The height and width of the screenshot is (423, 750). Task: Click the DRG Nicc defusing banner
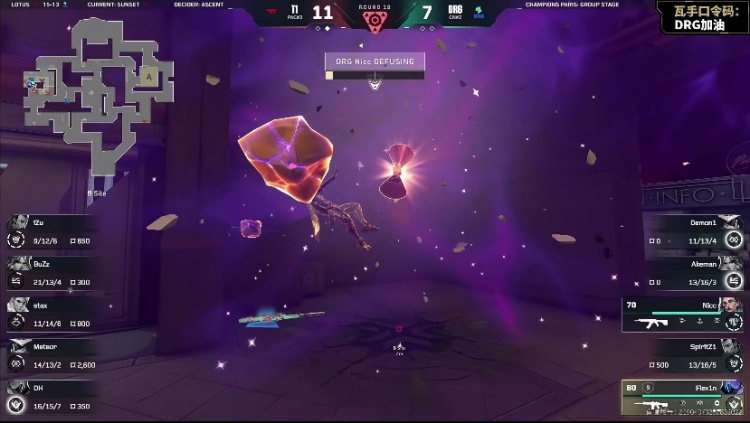pos(375,62)
